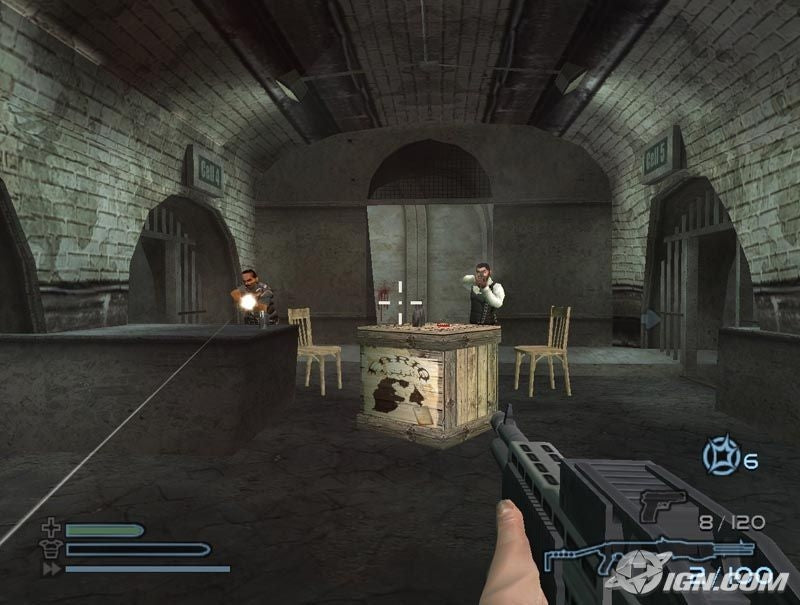
Task: Click the health cross icon
Action: (50, 529)
